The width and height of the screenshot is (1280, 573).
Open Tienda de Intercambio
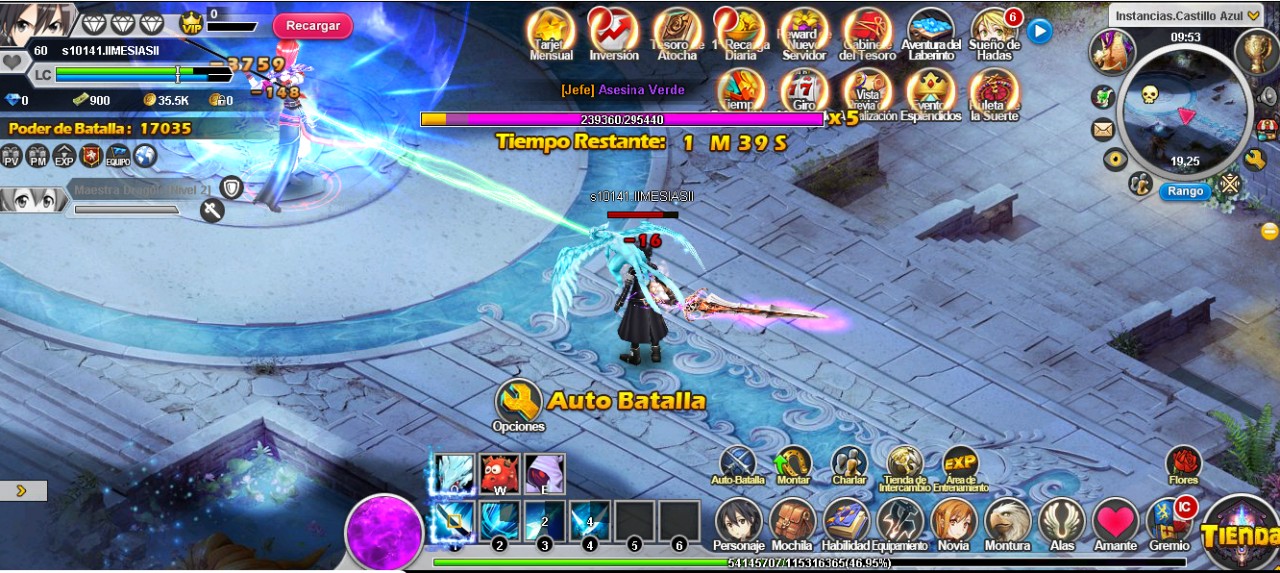point(905,463)
